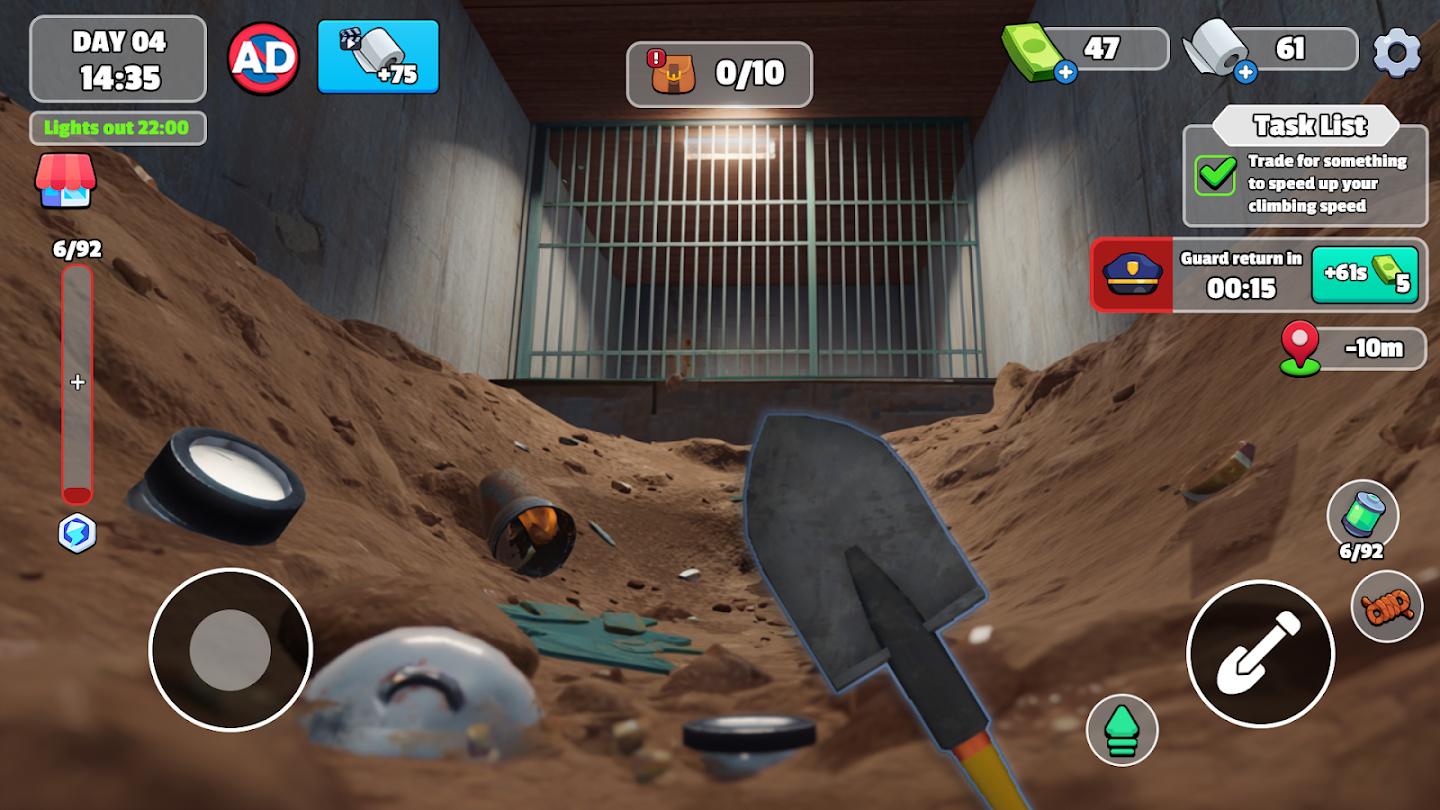Screen dimensions: 1440x810
Task: Touch the movement joystick pad
Action: [x=230, y=650]
